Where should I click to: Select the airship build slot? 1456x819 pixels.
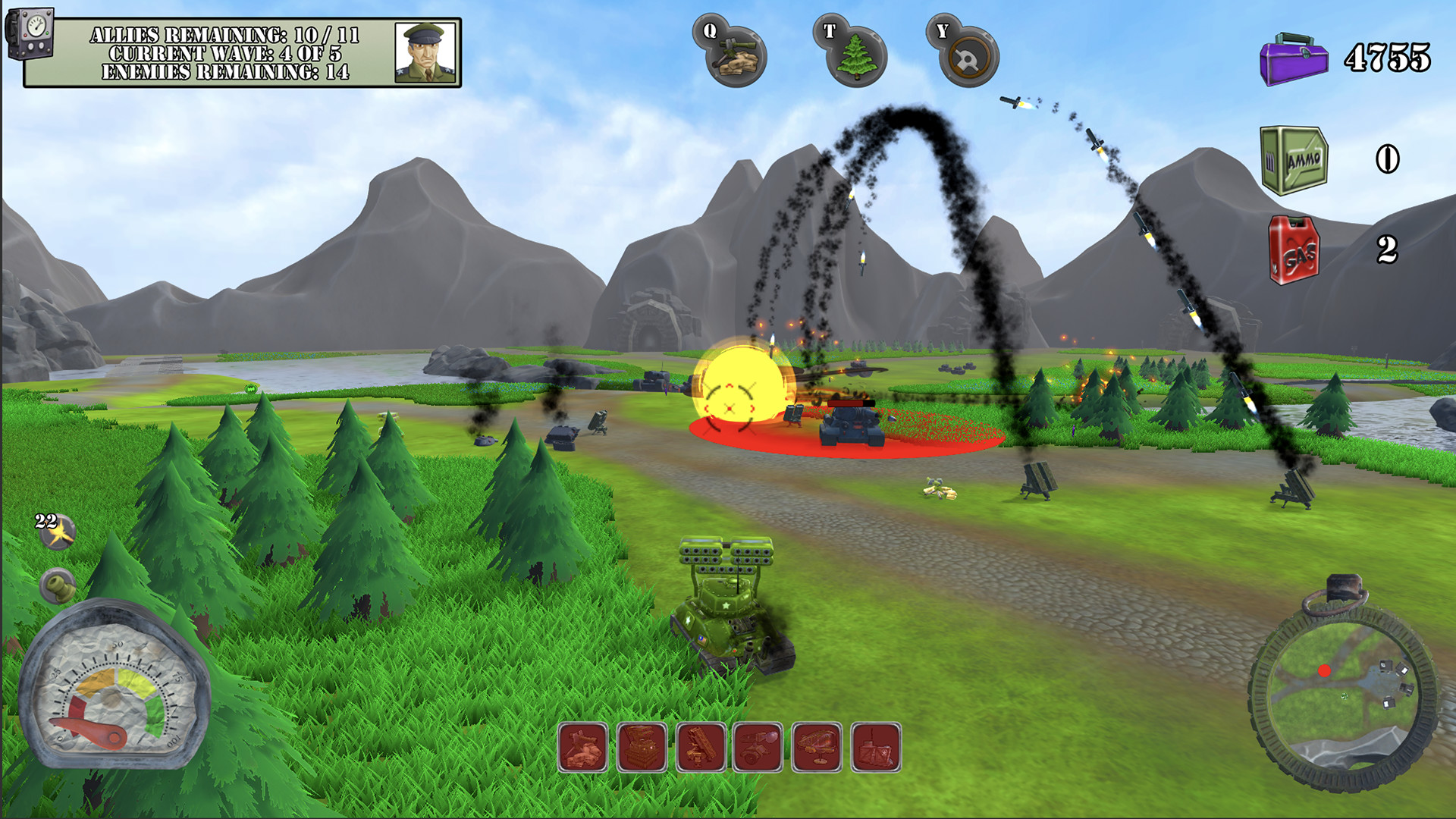[x=817, y=748]
